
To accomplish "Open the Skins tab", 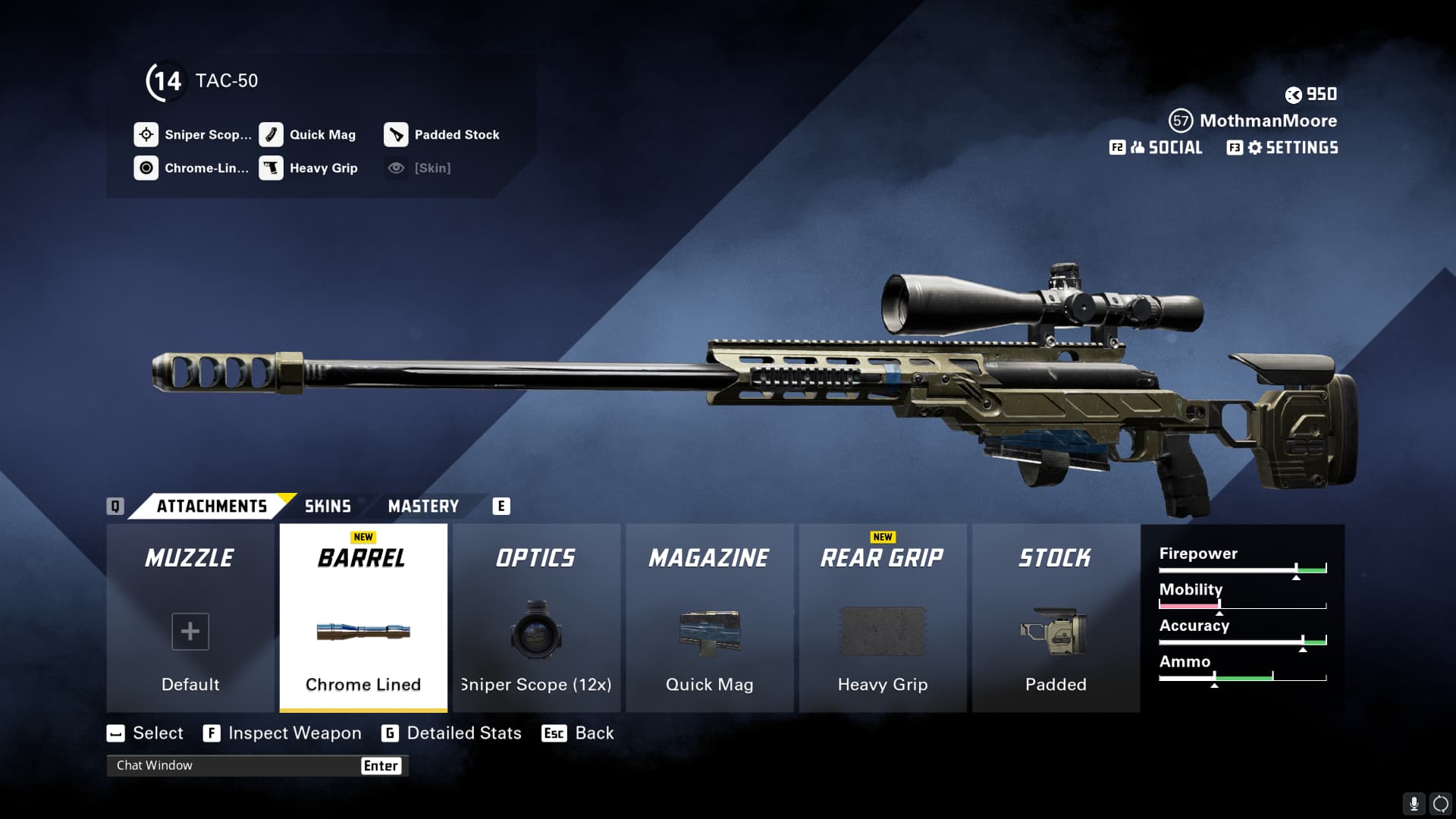I will click(x=328, y=506).
